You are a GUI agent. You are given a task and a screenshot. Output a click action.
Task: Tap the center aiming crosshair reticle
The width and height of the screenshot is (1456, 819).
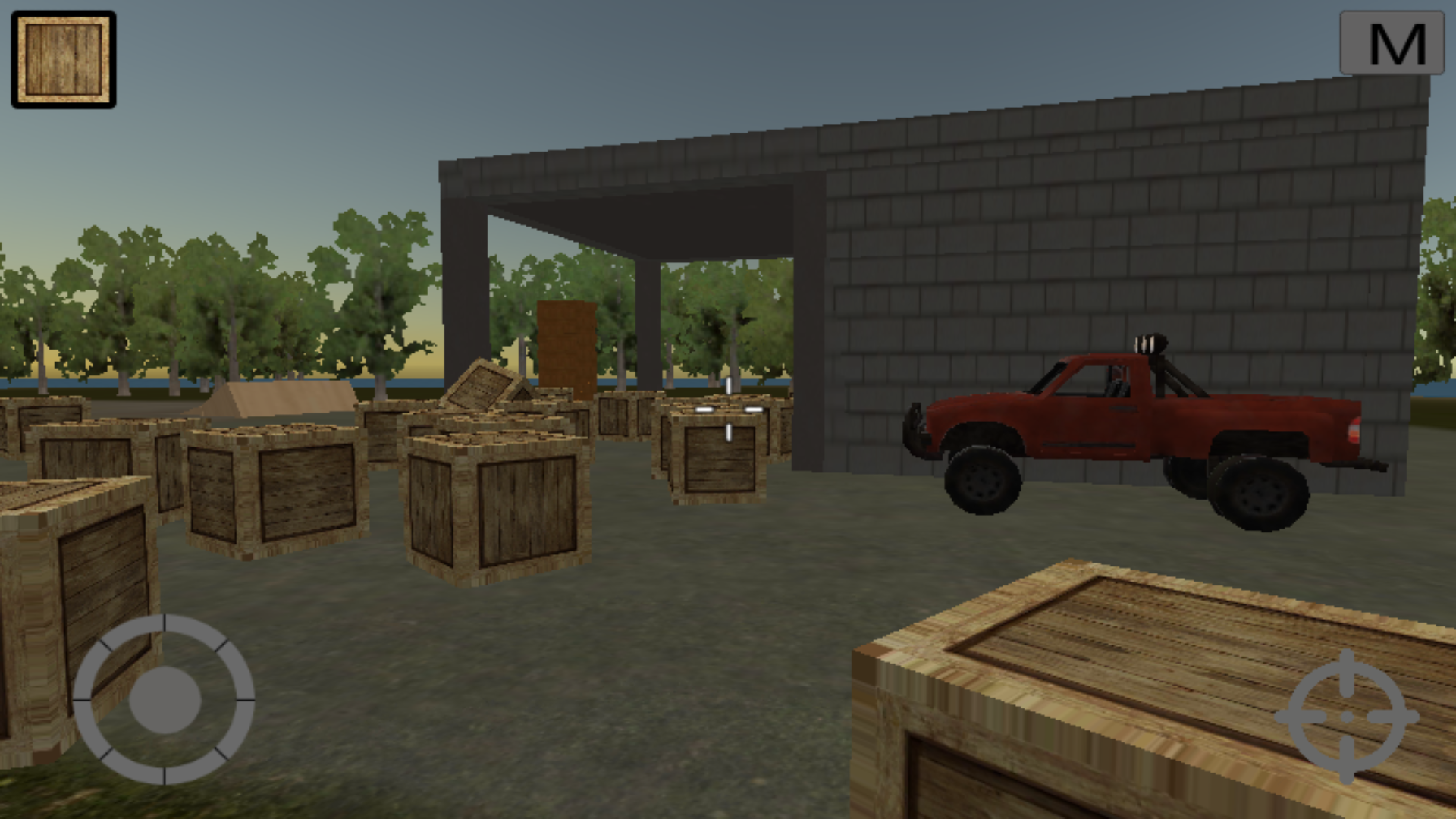click(x=728, y=409)
